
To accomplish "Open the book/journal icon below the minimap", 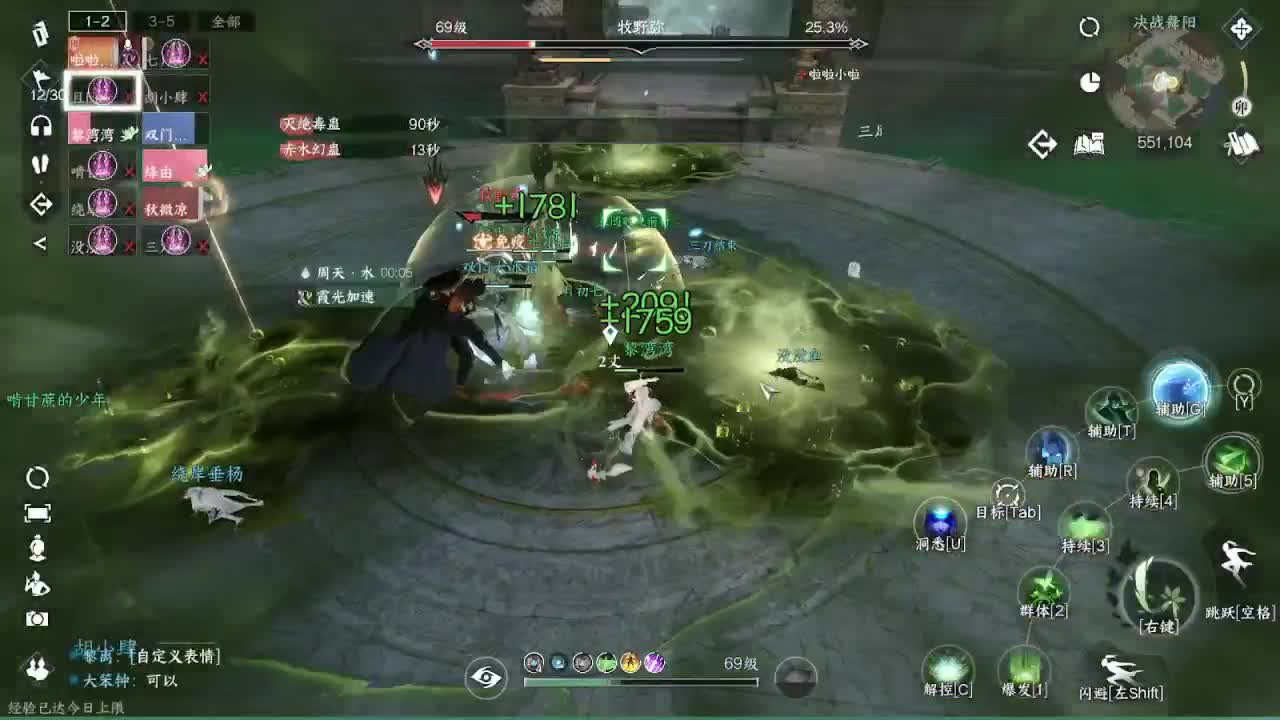I will click(1089, 143).
